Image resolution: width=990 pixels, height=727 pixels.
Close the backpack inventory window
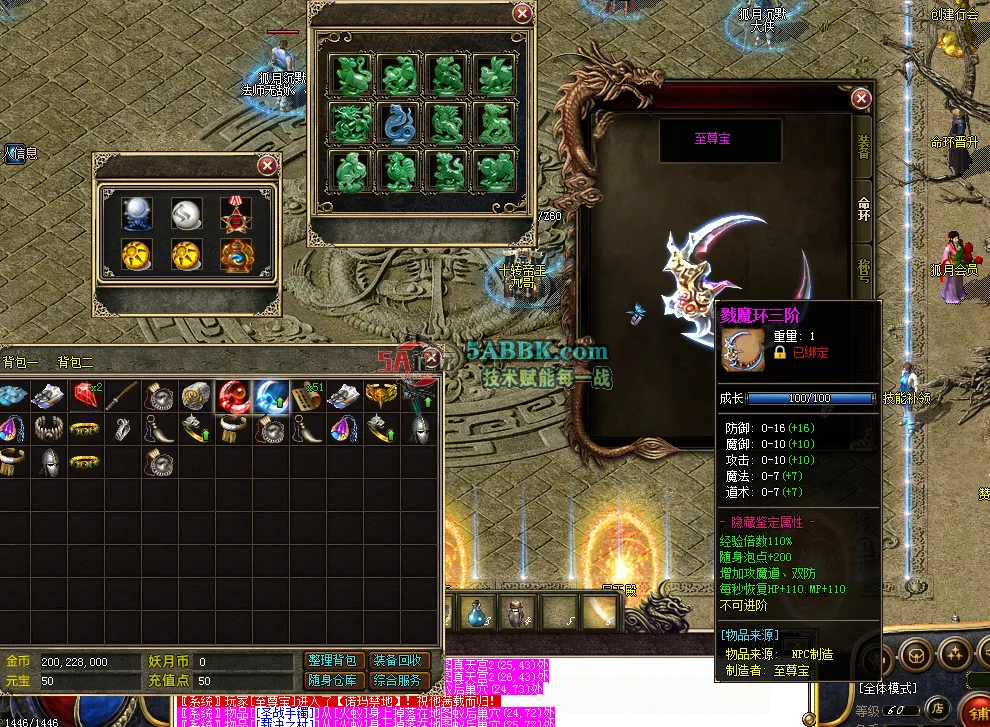point(431,357)
